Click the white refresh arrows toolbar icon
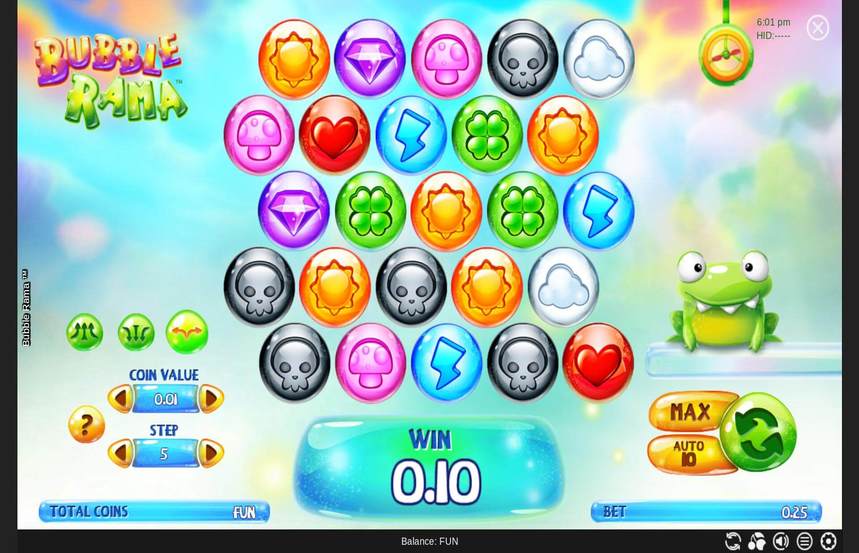This screenshot has width=859, height=553. point(733,541)
